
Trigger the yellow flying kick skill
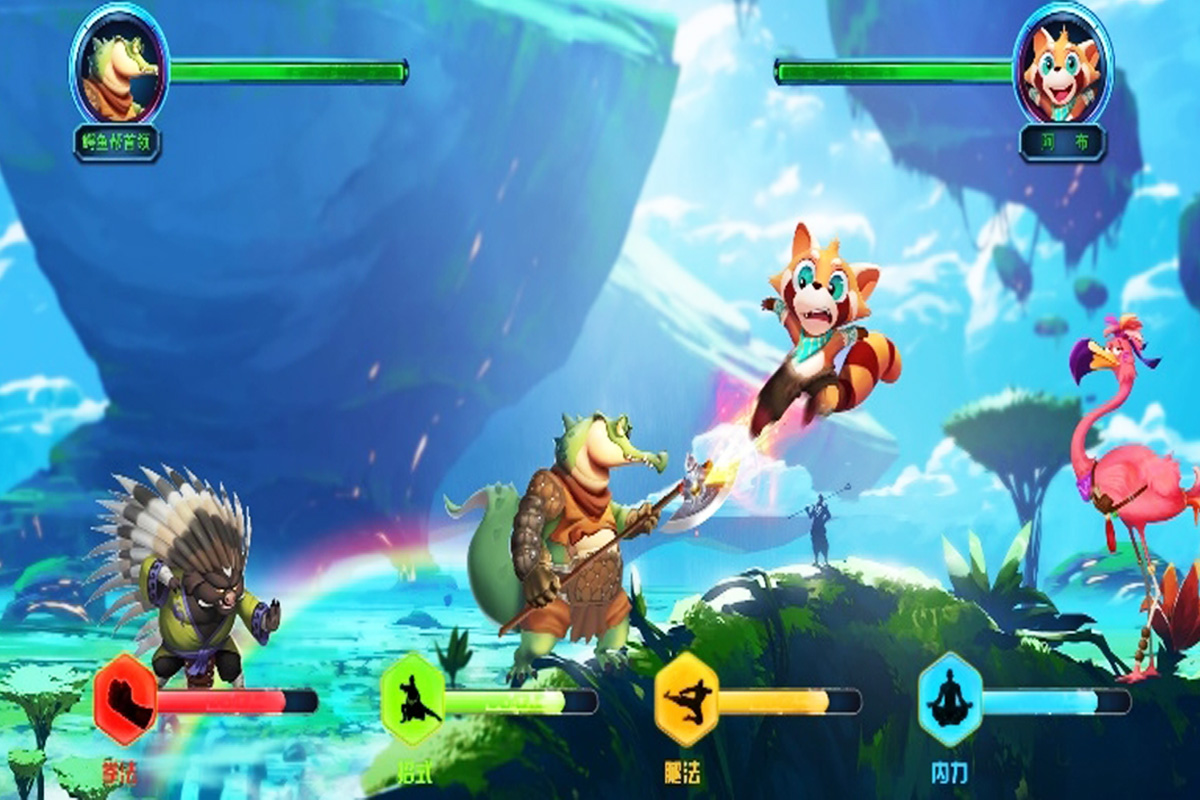pyautogui.click(x=686, y=700)
